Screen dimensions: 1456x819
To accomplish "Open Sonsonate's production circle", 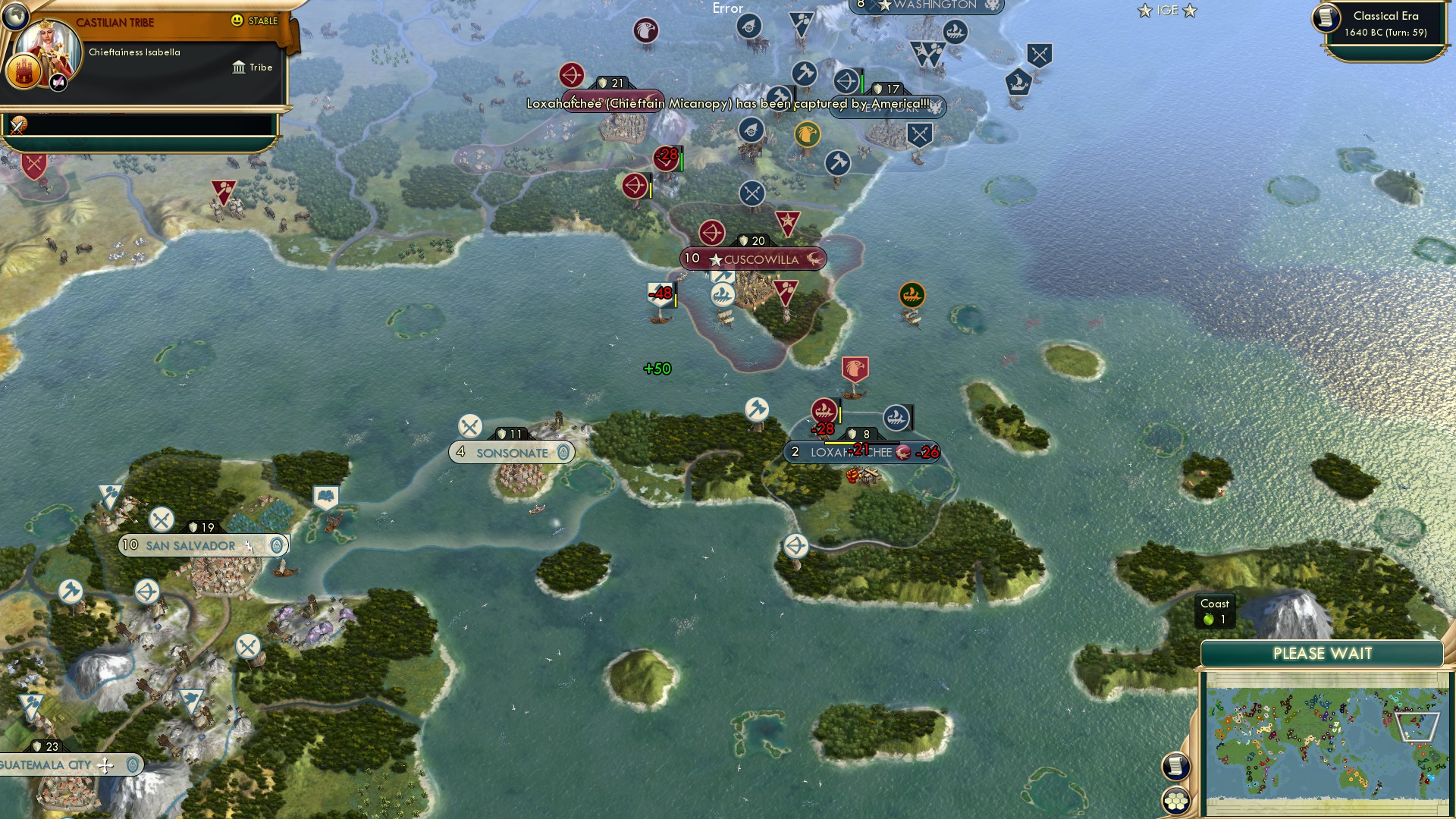I will click(x=563, y=453).
